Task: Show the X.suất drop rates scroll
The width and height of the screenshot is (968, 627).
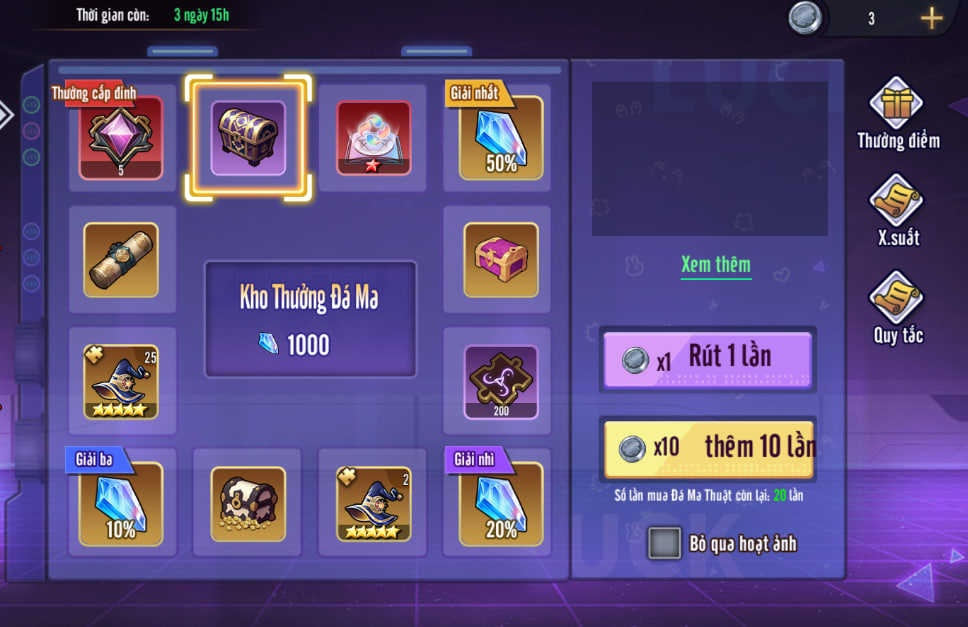Action: (x=896, y=203)
